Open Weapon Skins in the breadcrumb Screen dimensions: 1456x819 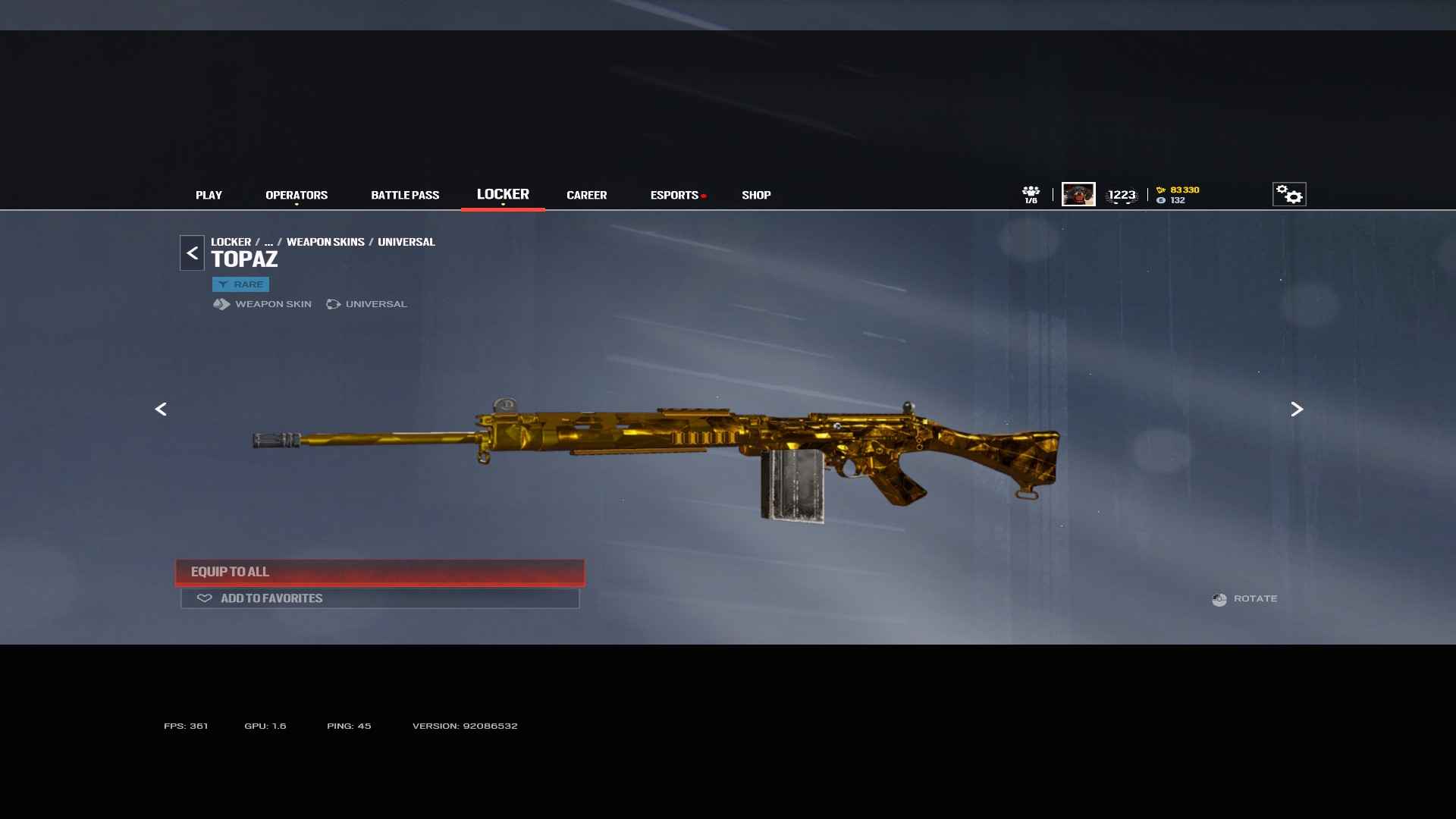pyautogui.click(x=325, y=242)
